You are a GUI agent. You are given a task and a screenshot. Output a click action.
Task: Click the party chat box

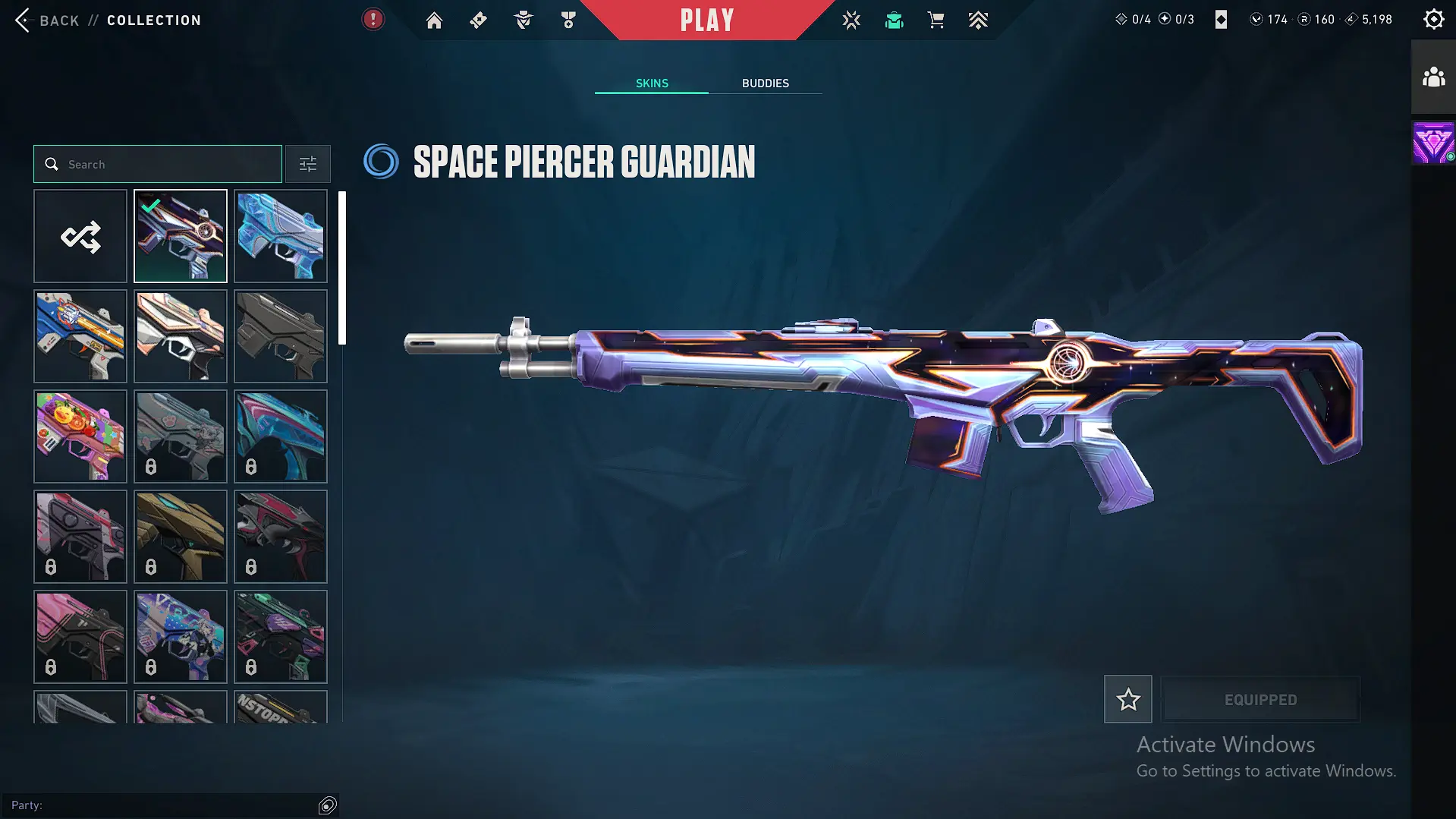[x=163, y=805]
